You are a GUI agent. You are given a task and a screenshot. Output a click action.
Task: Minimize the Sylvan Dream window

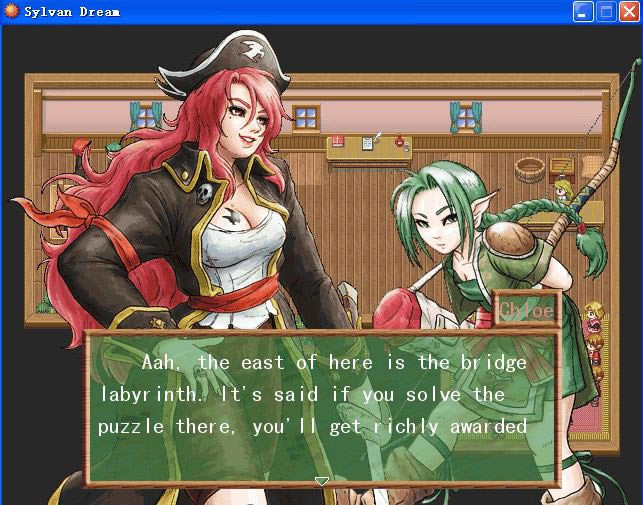point(583,12)
